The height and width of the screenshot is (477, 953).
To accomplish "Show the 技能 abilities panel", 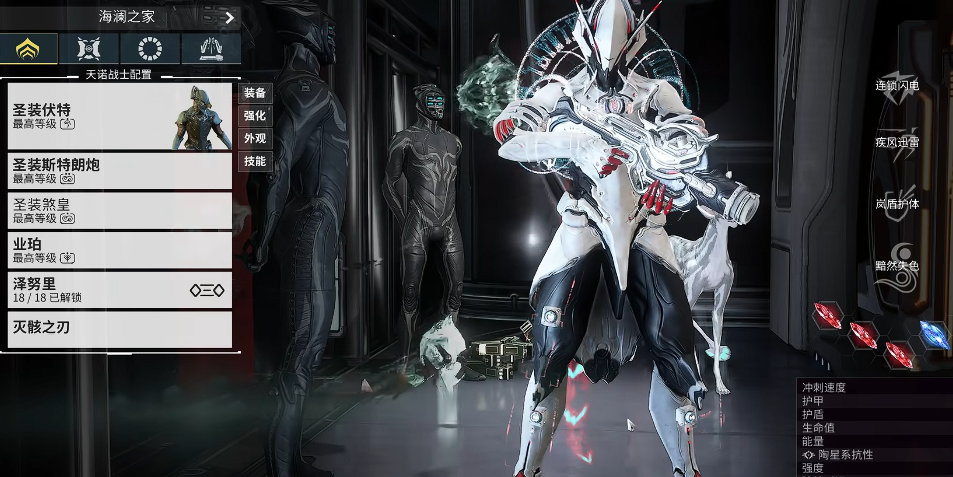I will pyautogui.click(x=255, y=161).
